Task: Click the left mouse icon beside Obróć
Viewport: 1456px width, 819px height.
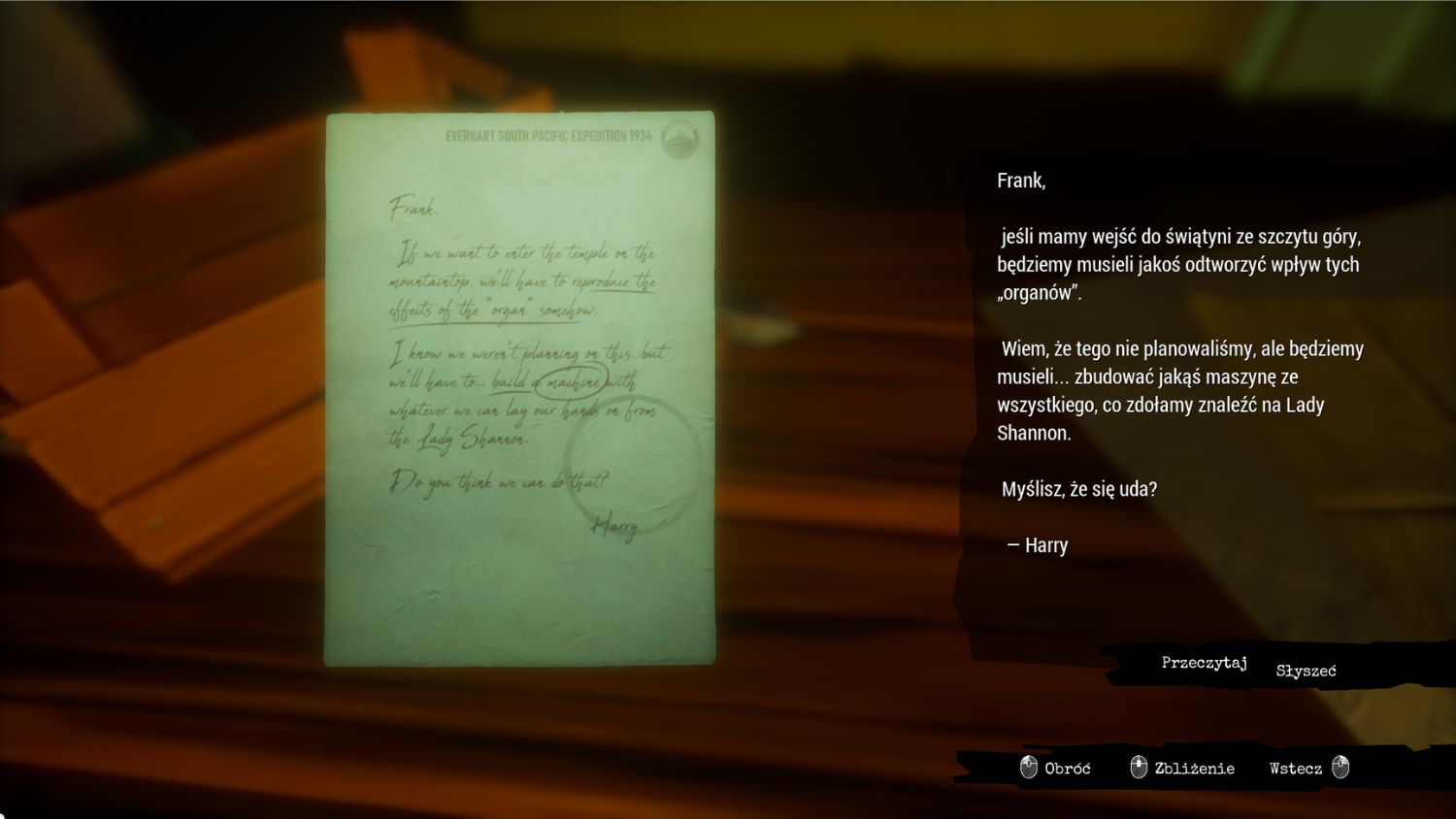Action: pos(1027,768)
